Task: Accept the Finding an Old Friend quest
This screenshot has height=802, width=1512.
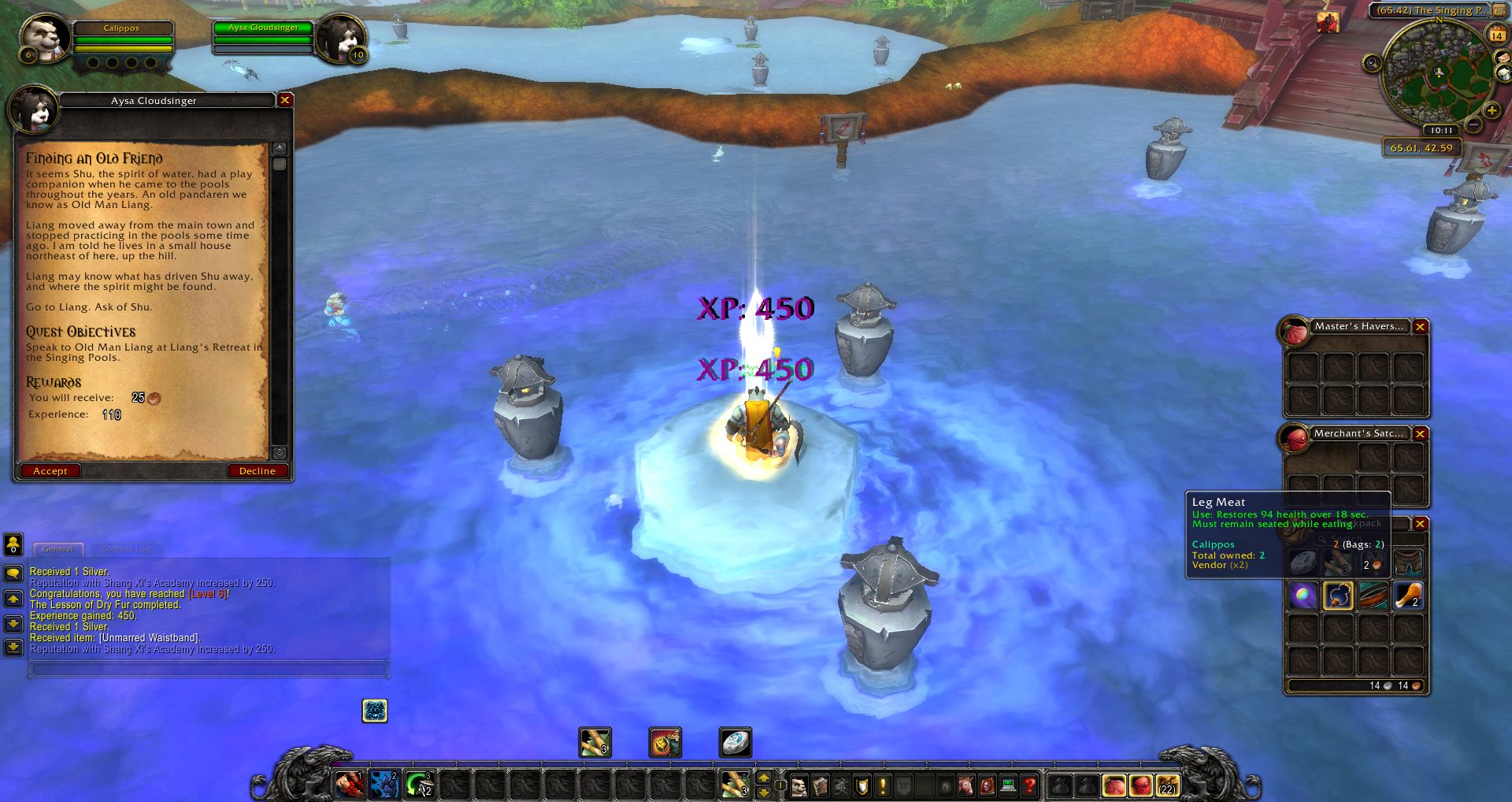Action: click(50, 471)
